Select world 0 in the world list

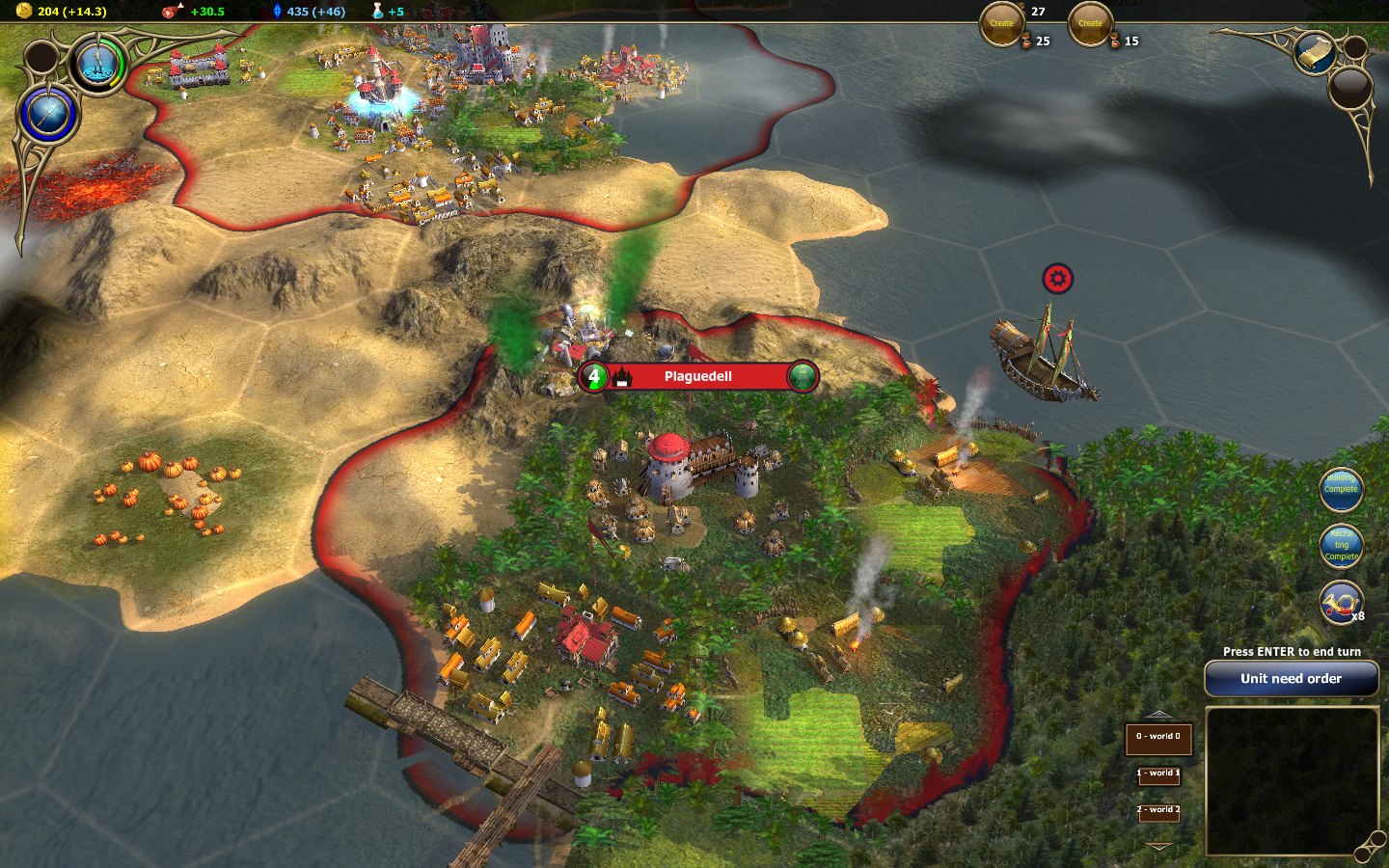[x=1158, y=739]
